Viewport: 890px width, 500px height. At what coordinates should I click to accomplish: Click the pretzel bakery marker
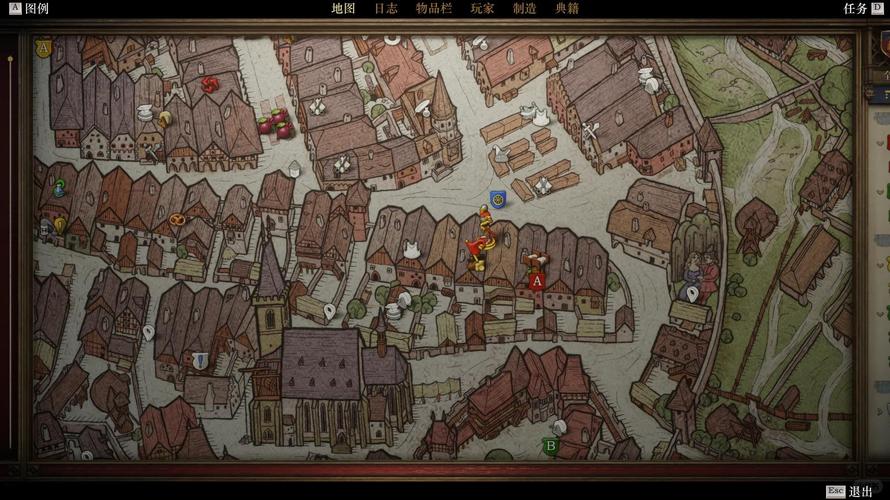coord(177,219)
